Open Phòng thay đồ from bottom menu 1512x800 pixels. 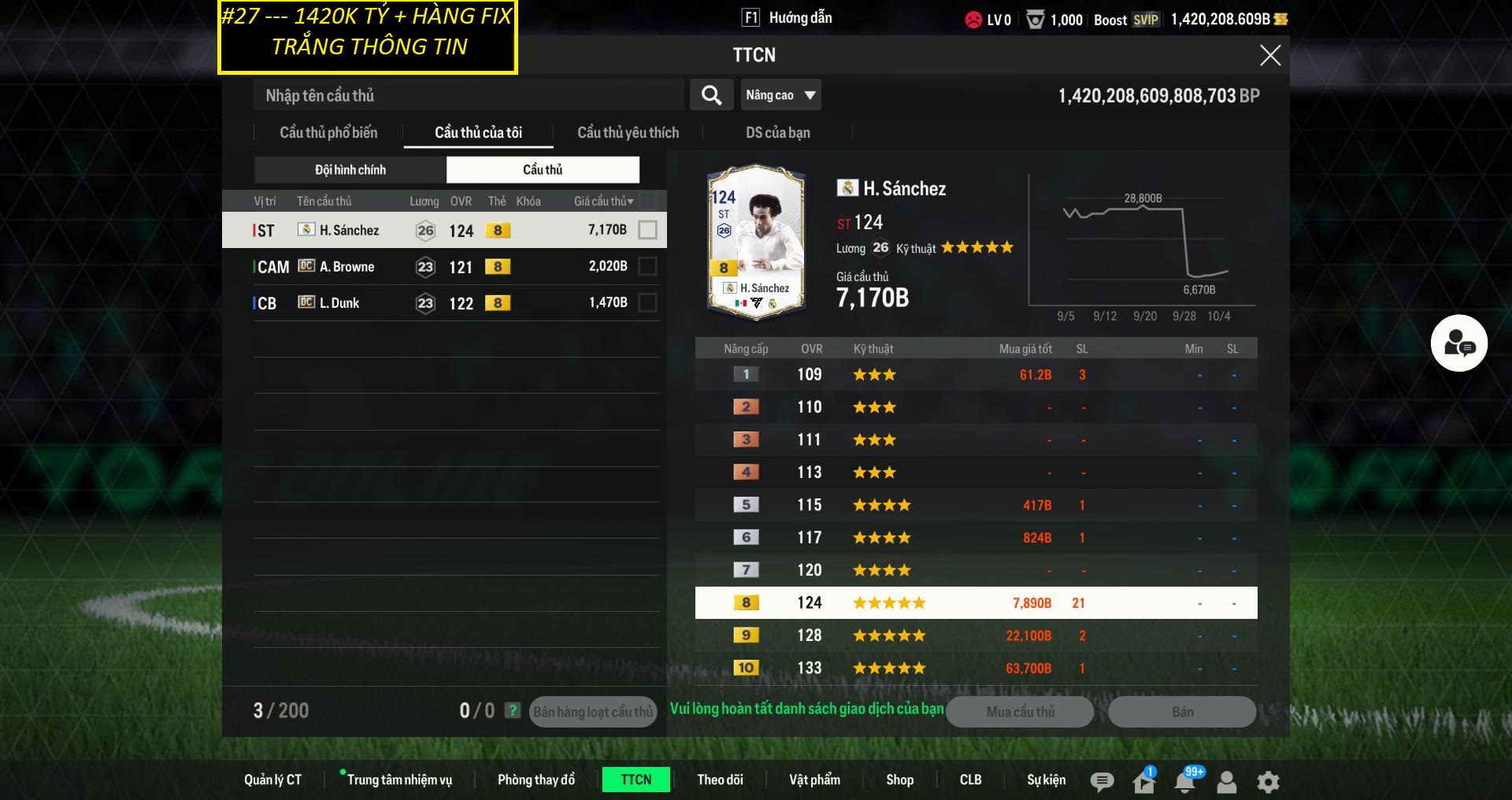[x=535, y=780]
